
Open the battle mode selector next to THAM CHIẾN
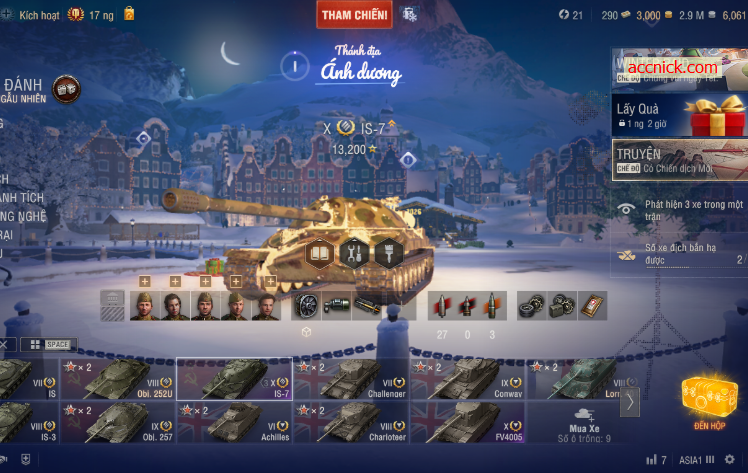click(x=409, y=14)
